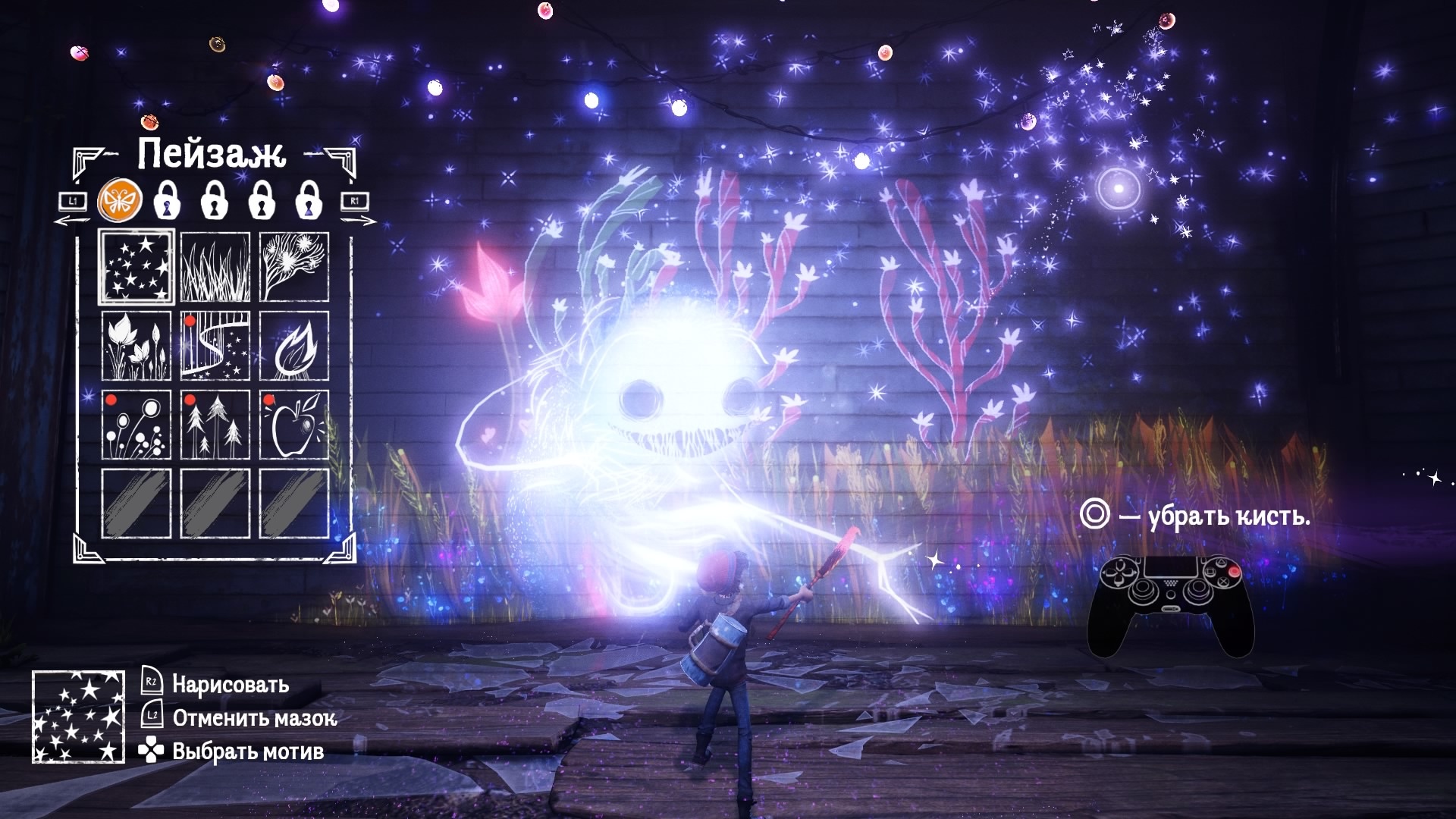
Task: Choose the tall grass motif
Action: [x=215, y=267]
